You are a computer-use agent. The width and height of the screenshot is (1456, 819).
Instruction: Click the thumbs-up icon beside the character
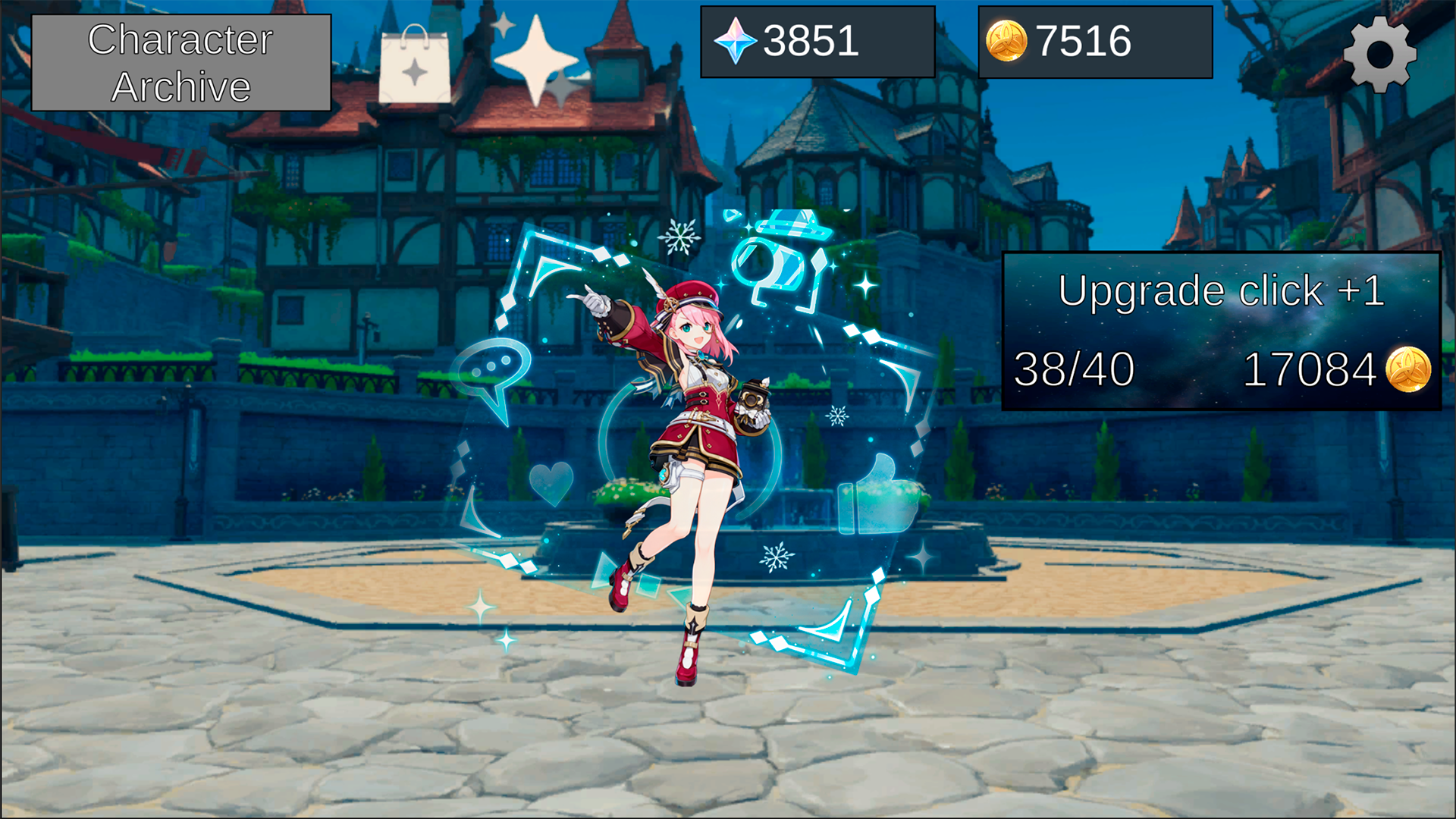[878, 500]
